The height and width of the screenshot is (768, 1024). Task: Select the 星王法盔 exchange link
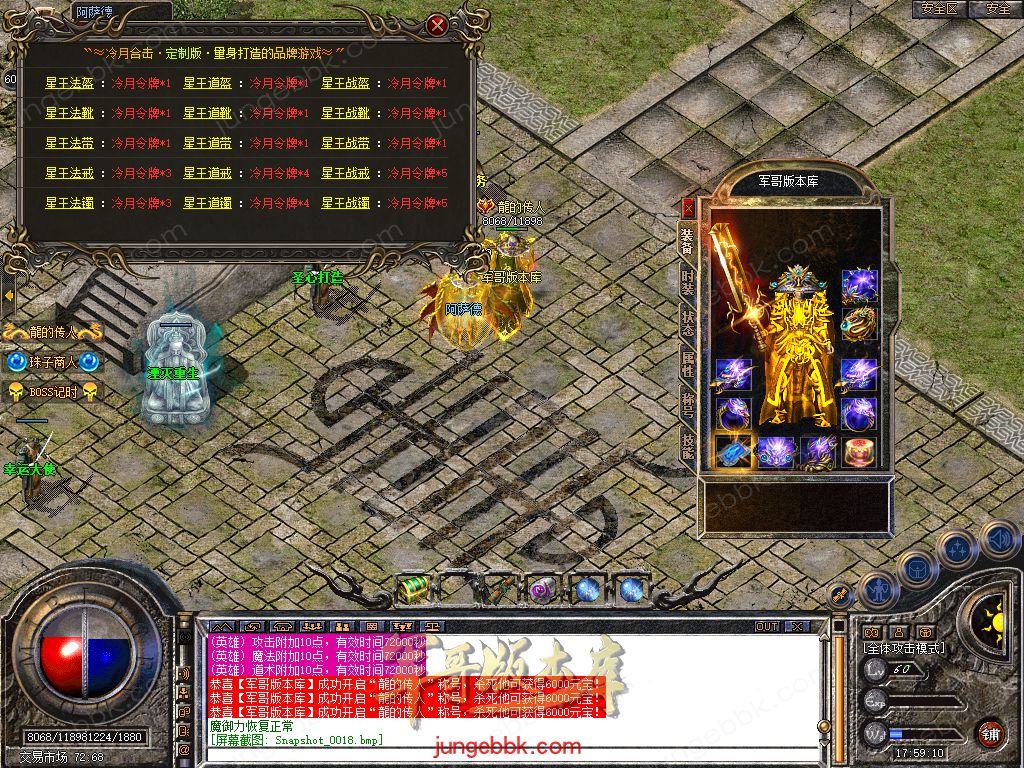click(69, 83)
